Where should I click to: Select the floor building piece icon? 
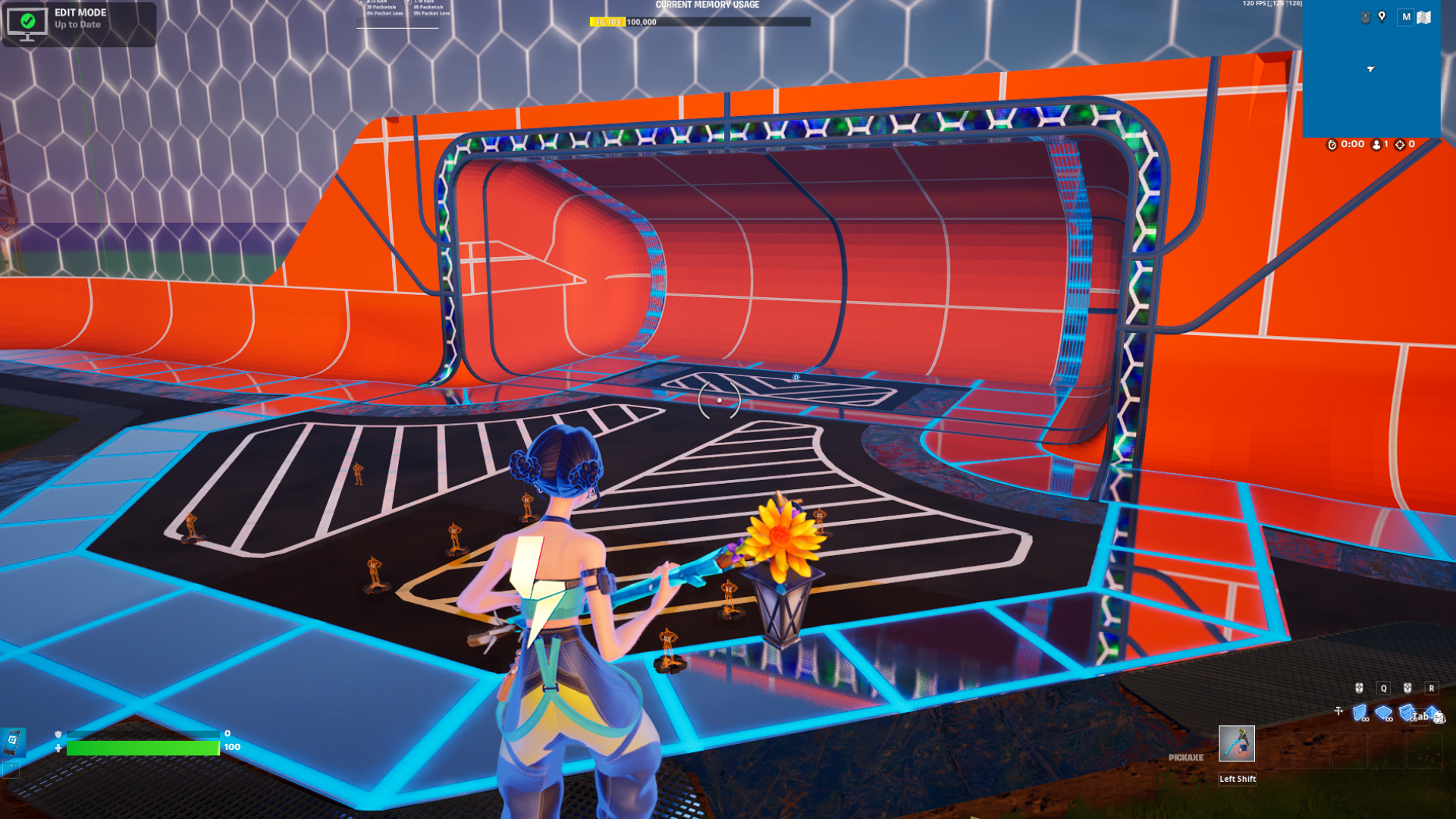point(1383,711)
